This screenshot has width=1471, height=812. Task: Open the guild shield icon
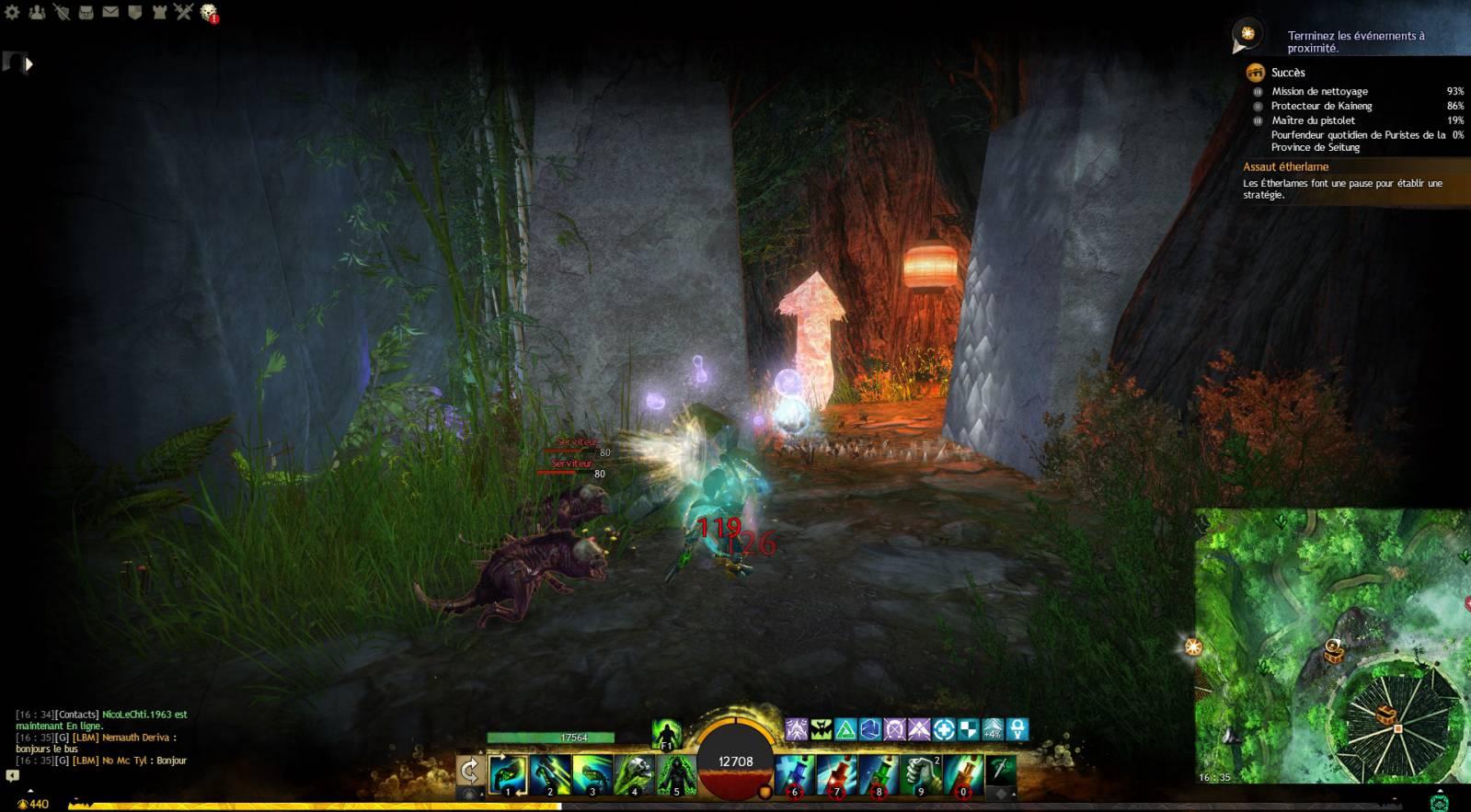(134, 13)
